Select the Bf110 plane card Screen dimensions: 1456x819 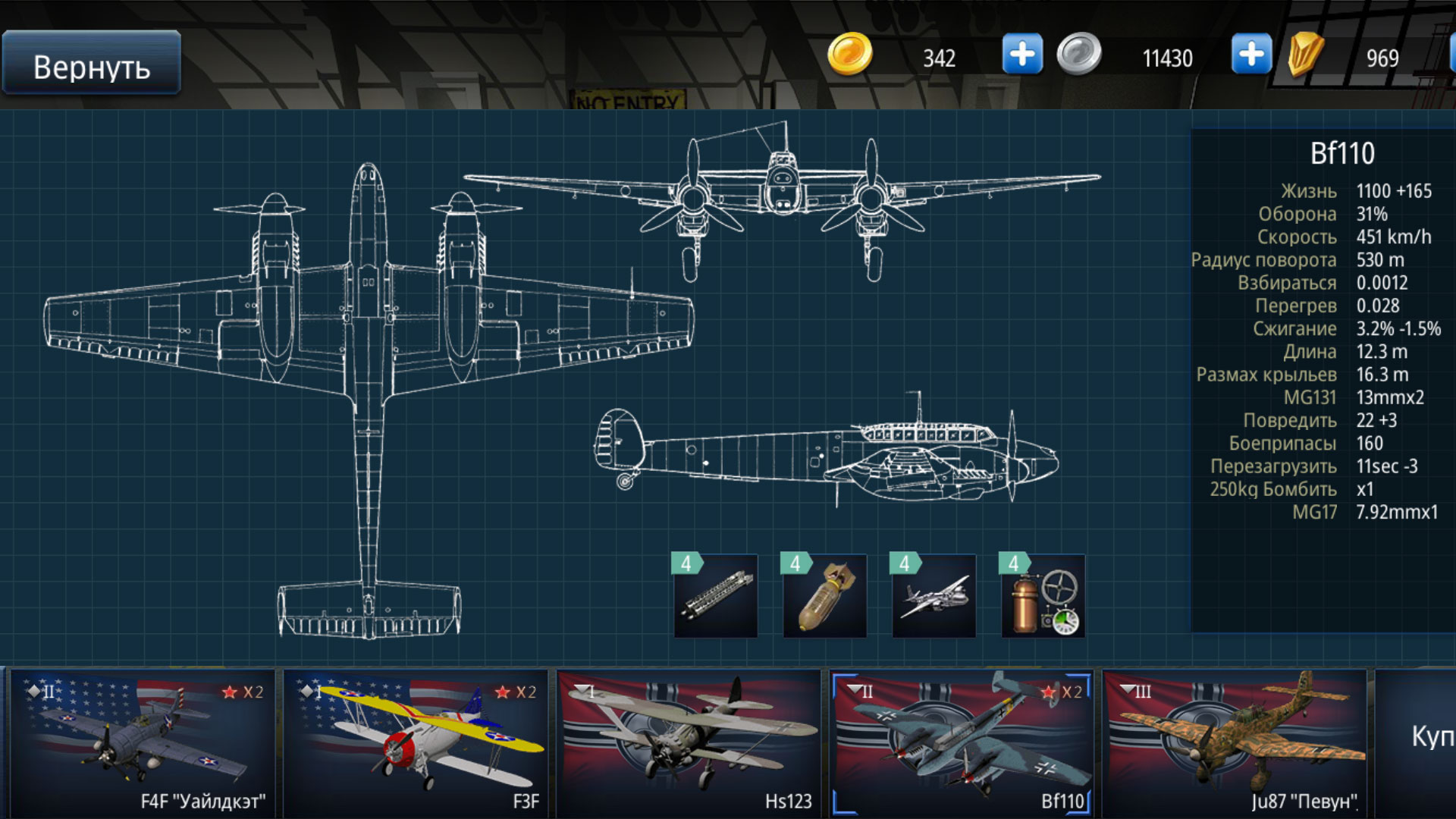pos(962,743)
